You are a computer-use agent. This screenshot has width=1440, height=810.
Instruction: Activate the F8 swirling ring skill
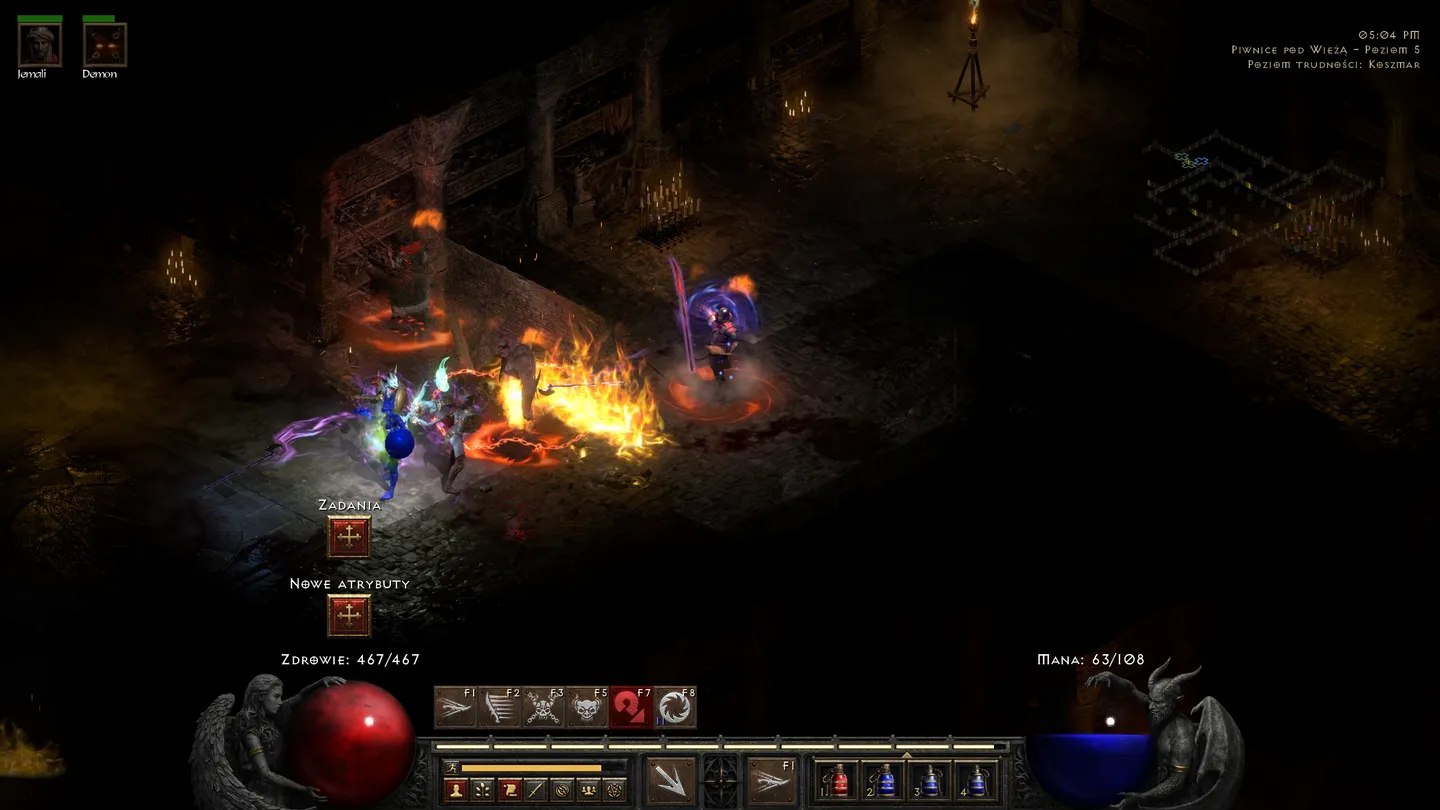click(x=675, y=708)
